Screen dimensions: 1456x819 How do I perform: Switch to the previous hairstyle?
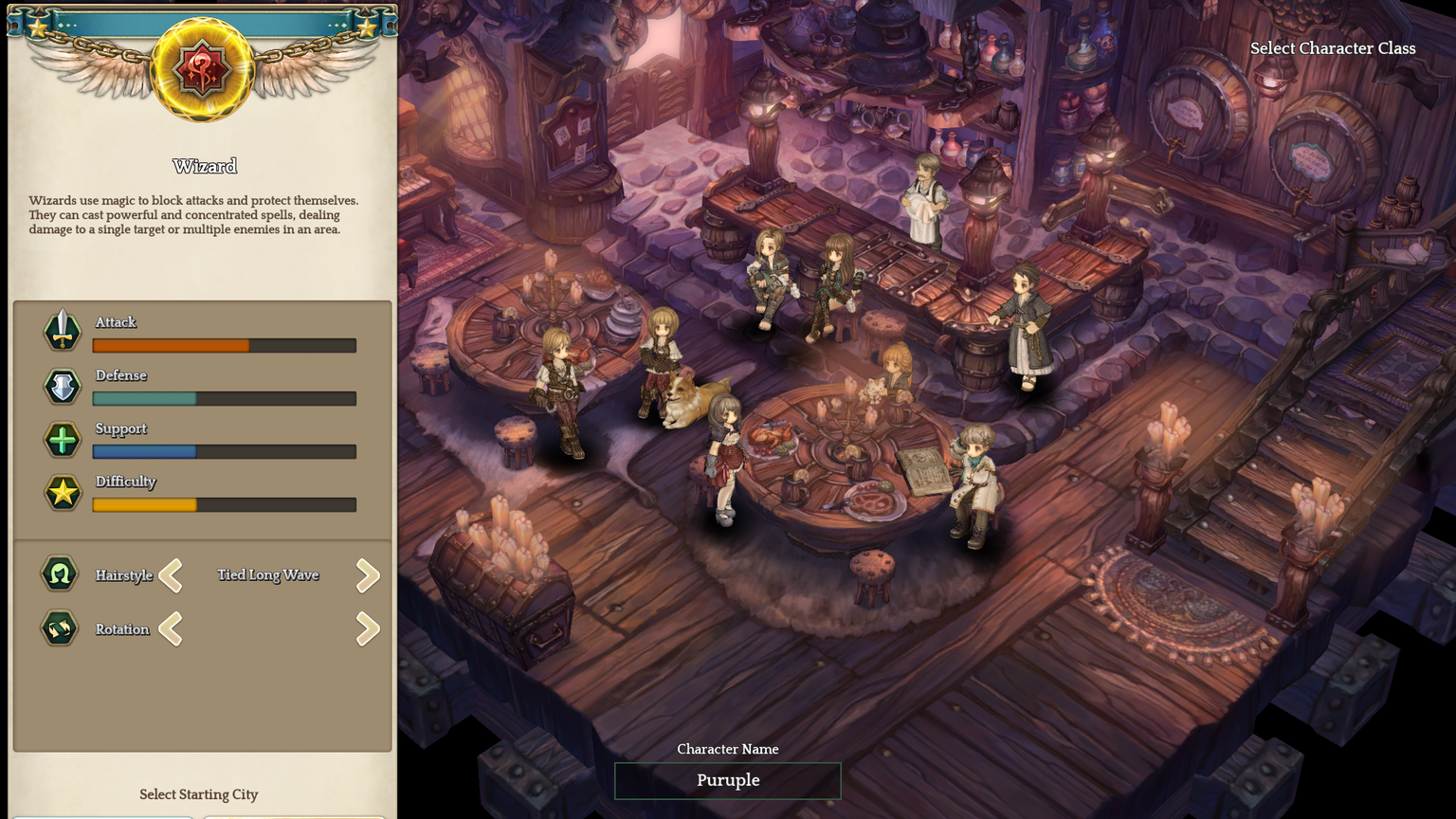coord(172,575)
